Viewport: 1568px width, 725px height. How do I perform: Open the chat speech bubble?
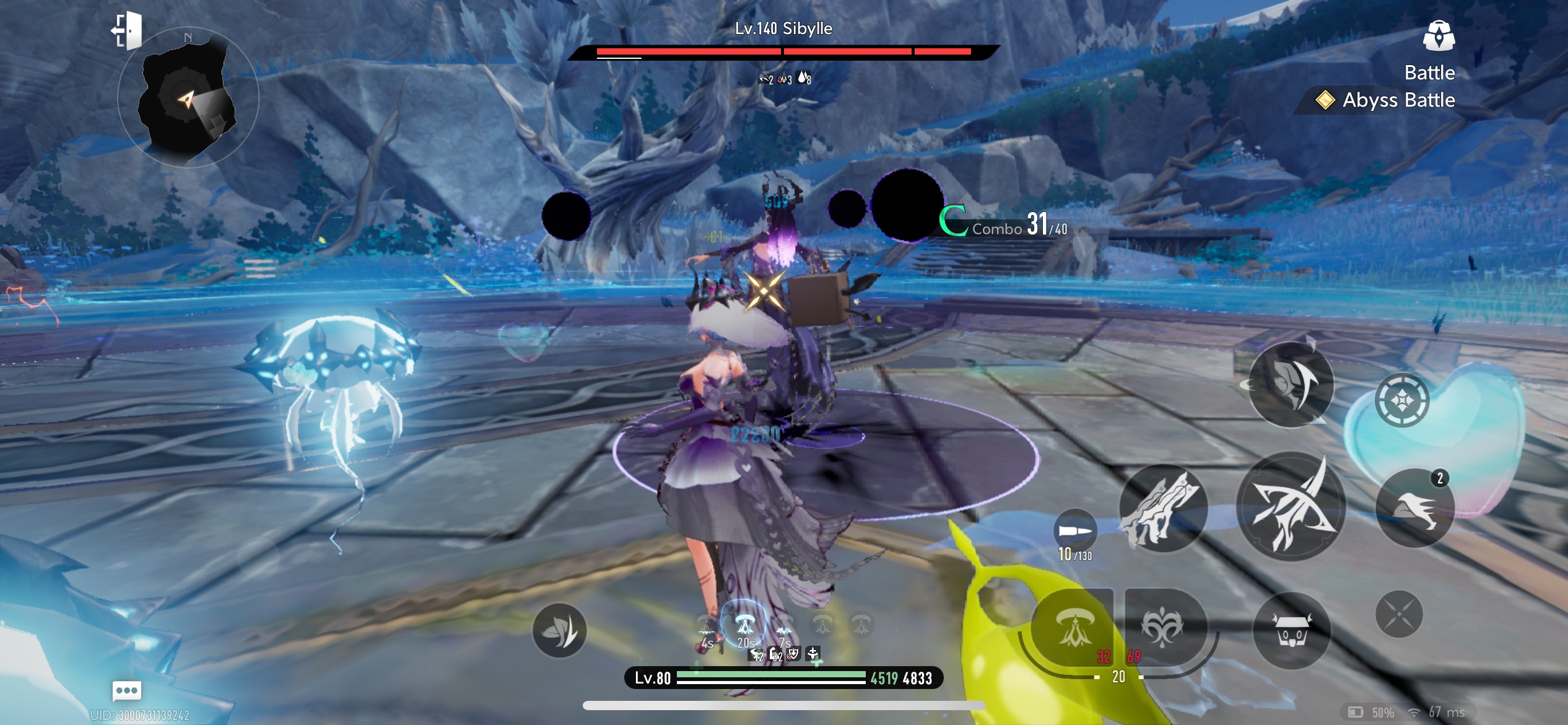pyautogui.click(x=127, y=690)
